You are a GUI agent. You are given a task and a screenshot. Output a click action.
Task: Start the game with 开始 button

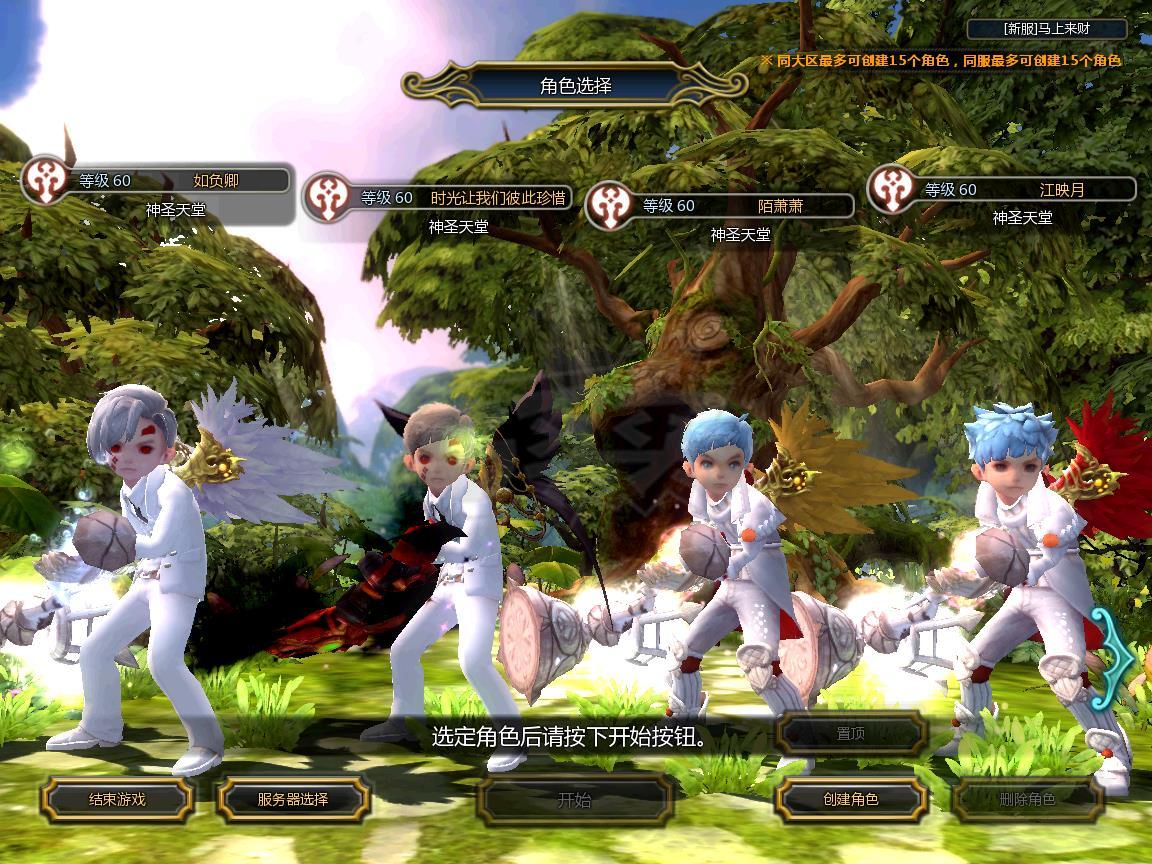coord(574,799)
